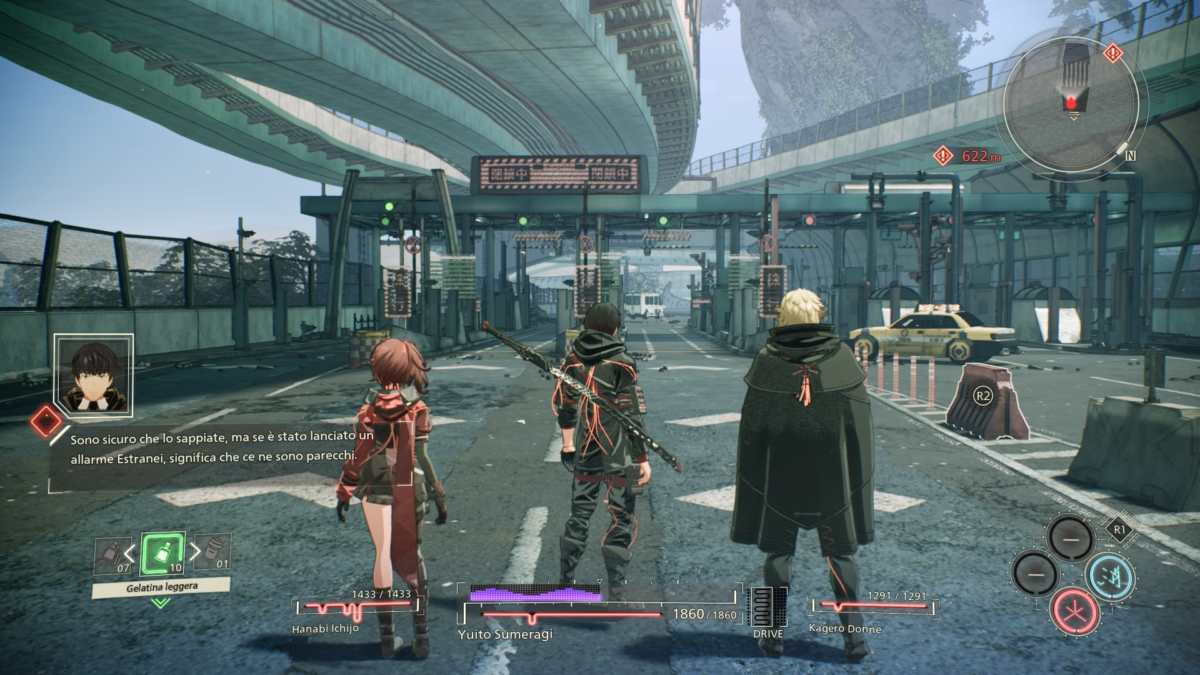Expand the green chevron below the item name
This screenshot has width=1200, height=675.
160,602
